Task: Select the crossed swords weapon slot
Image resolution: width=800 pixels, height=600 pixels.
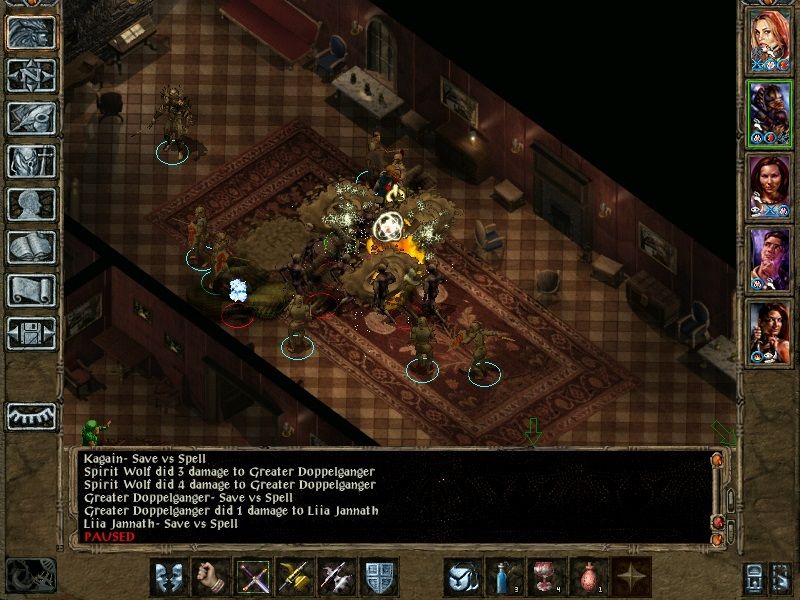Action: click(252, 576)
